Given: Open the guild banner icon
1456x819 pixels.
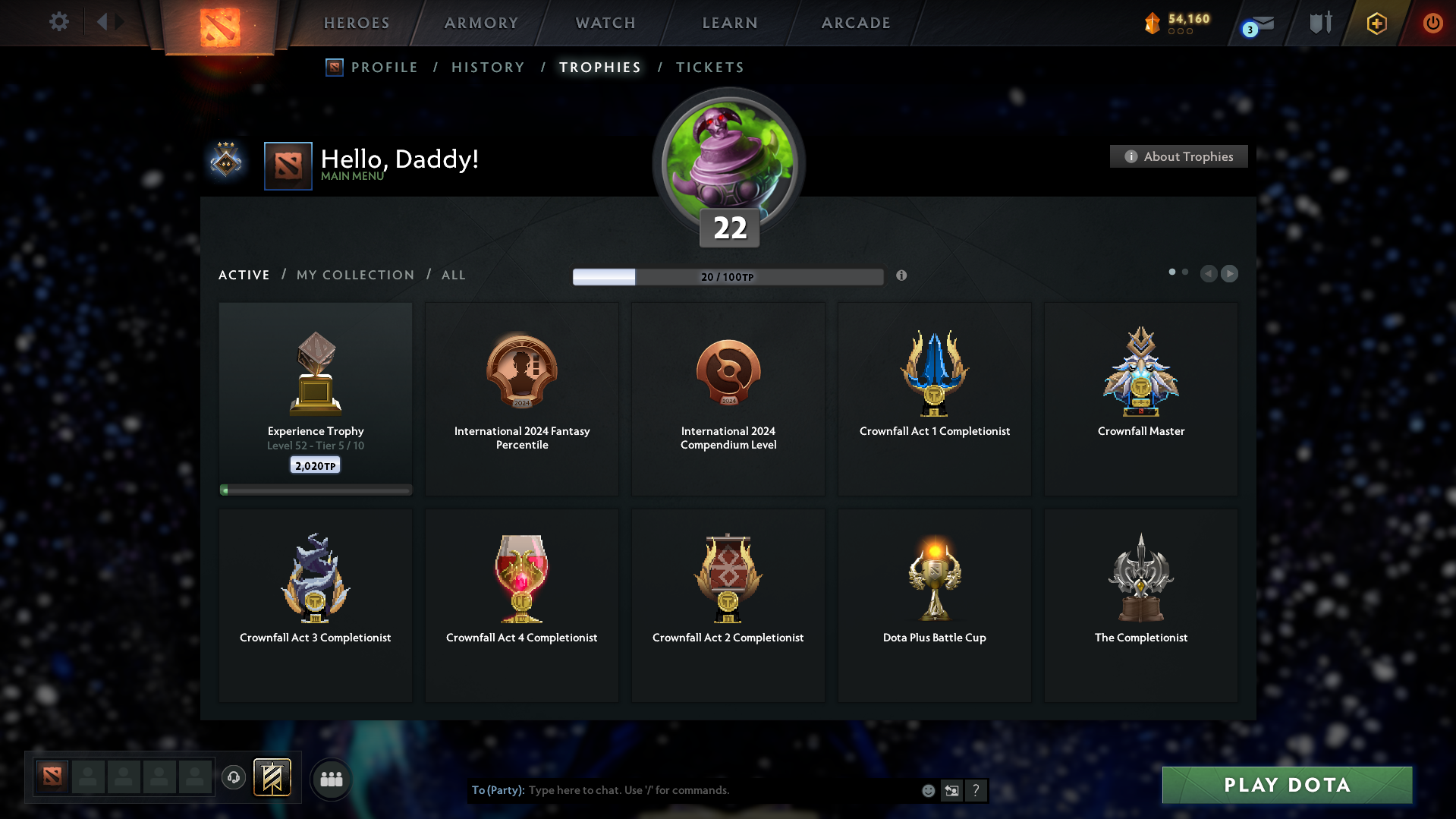Looking at the screenshot, I should pyautogui.click(x=1319, y=23).
